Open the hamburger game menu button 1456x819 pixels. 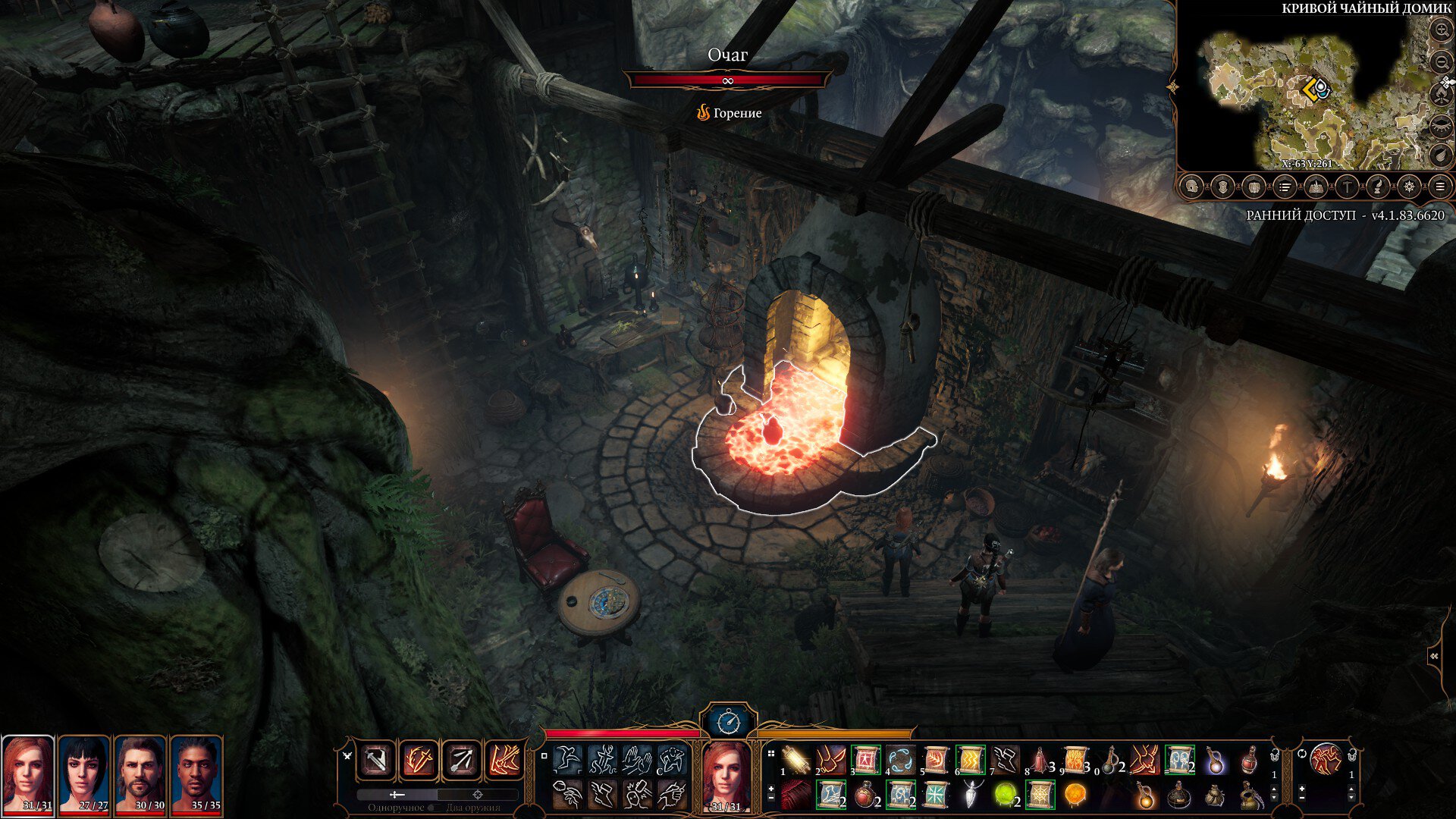pos(1439,187)
